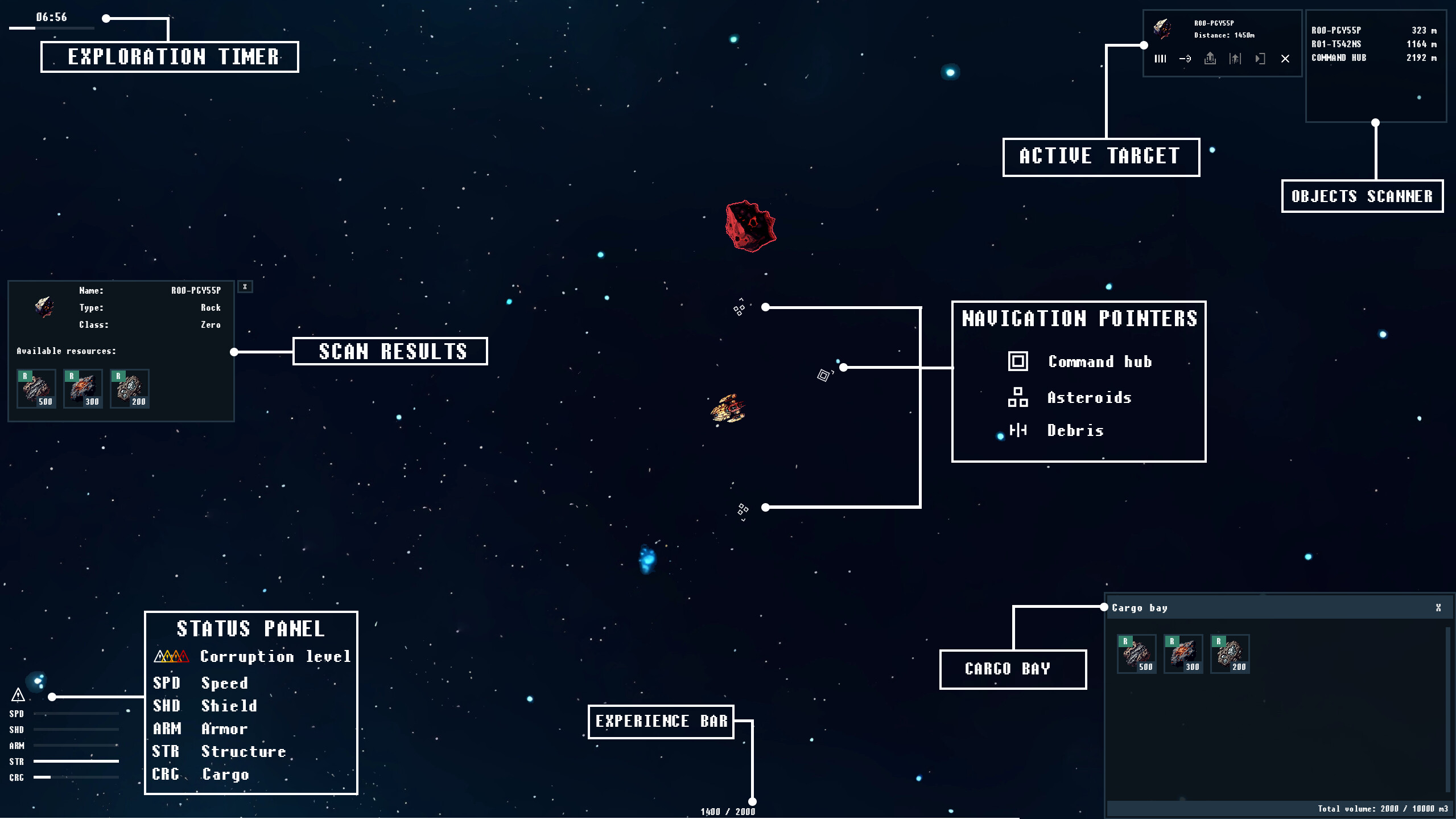Click the Command hub navigation pointer icon
Screen dimensions: 1456x819
pos(1018,361)
